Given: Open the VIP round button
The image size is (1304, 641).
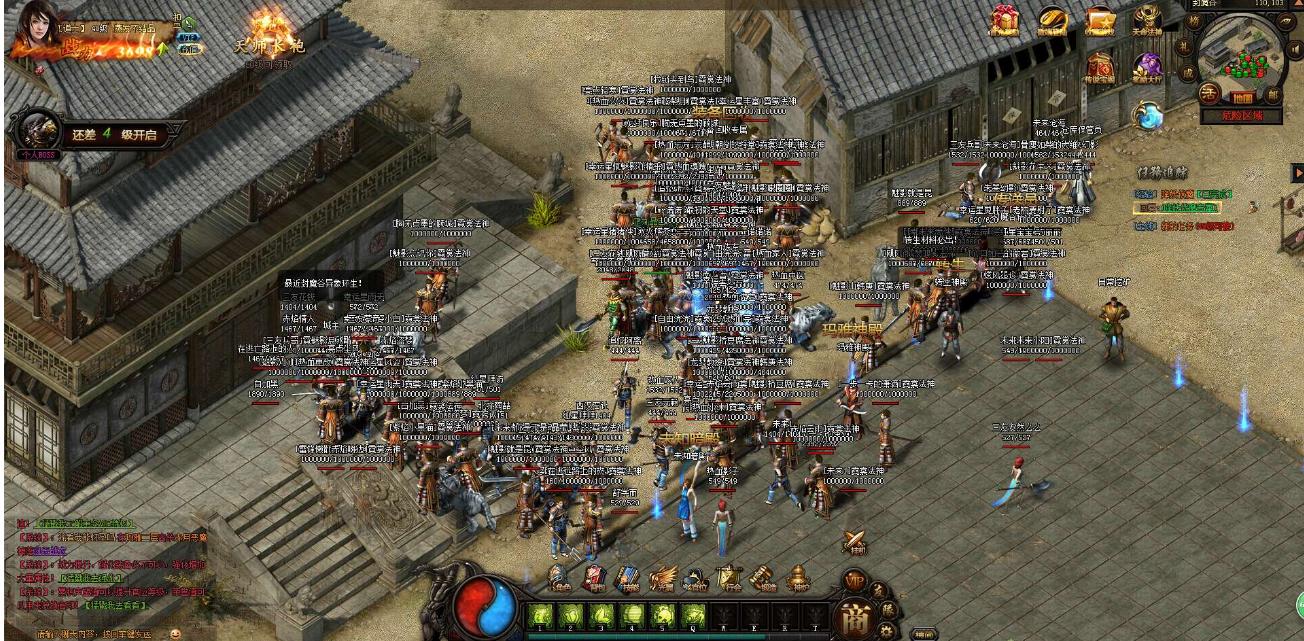Looking at the screenshot, I should (854, 581).
